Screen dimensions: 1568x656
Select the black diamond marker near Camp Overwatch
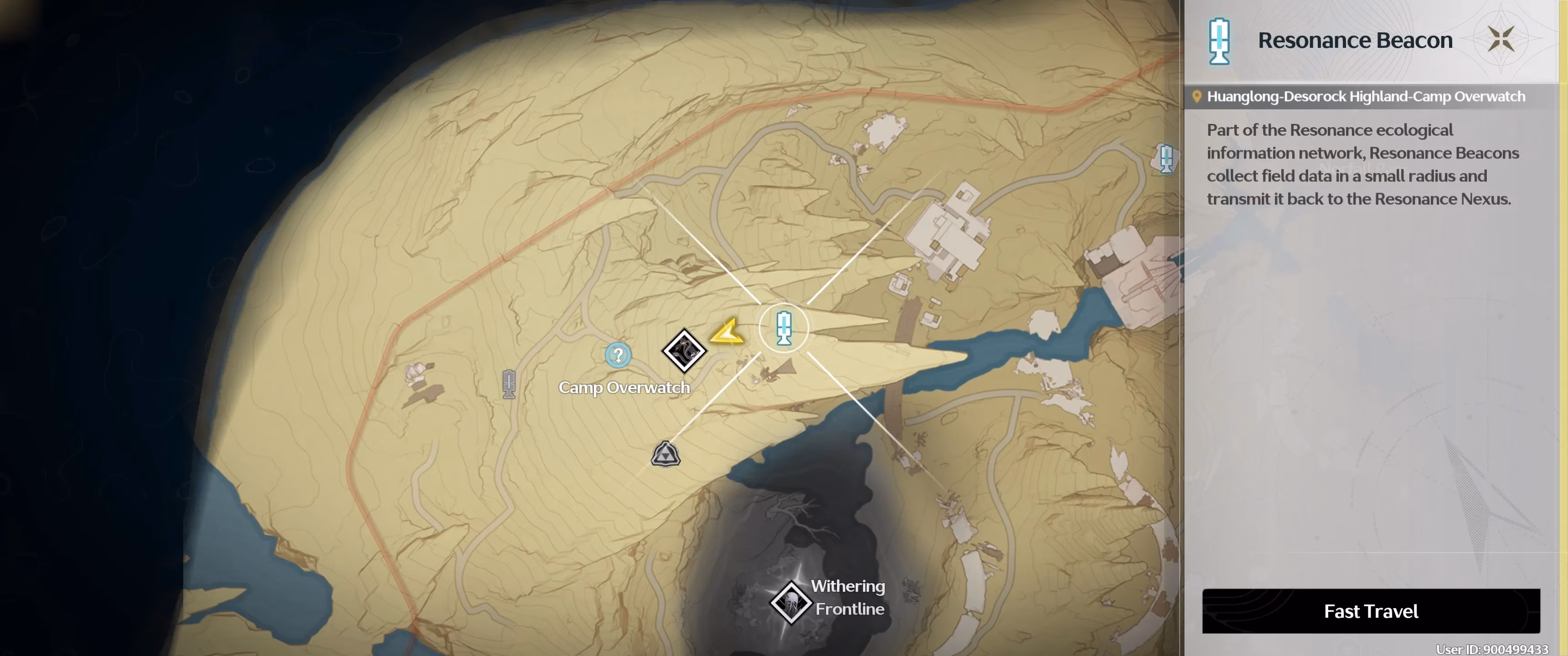point(684,350)
